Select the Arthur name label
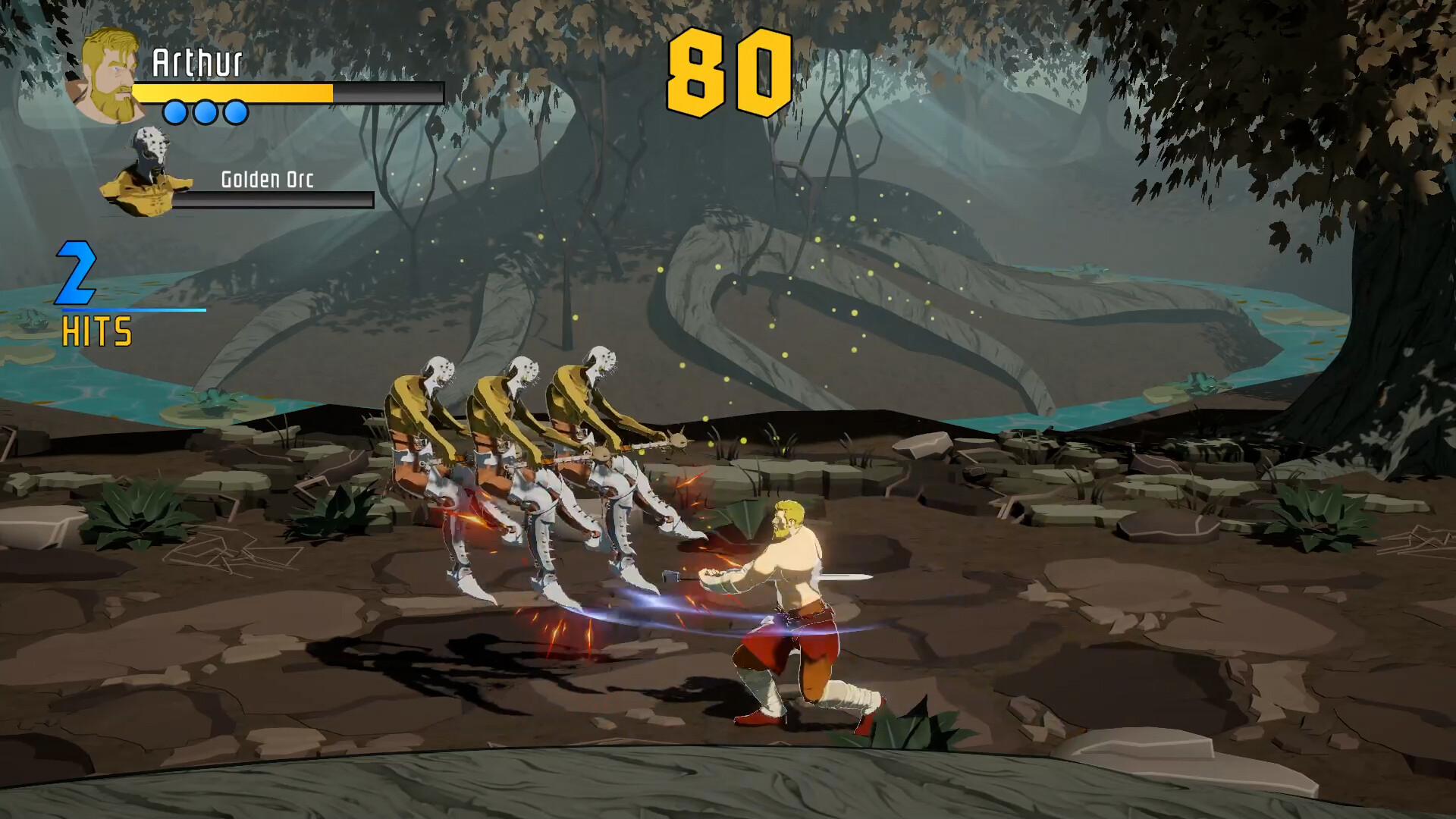This screenshot has width=1456, height=819. coord(199,64)
